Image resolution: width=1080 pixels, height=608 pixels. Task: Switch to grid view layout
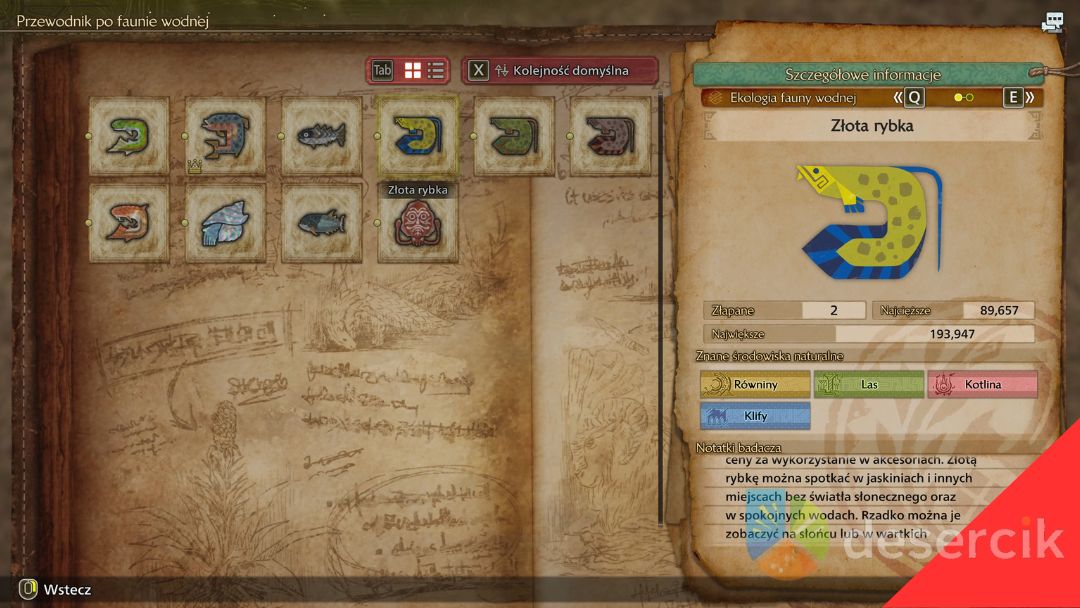click(413, 70)
